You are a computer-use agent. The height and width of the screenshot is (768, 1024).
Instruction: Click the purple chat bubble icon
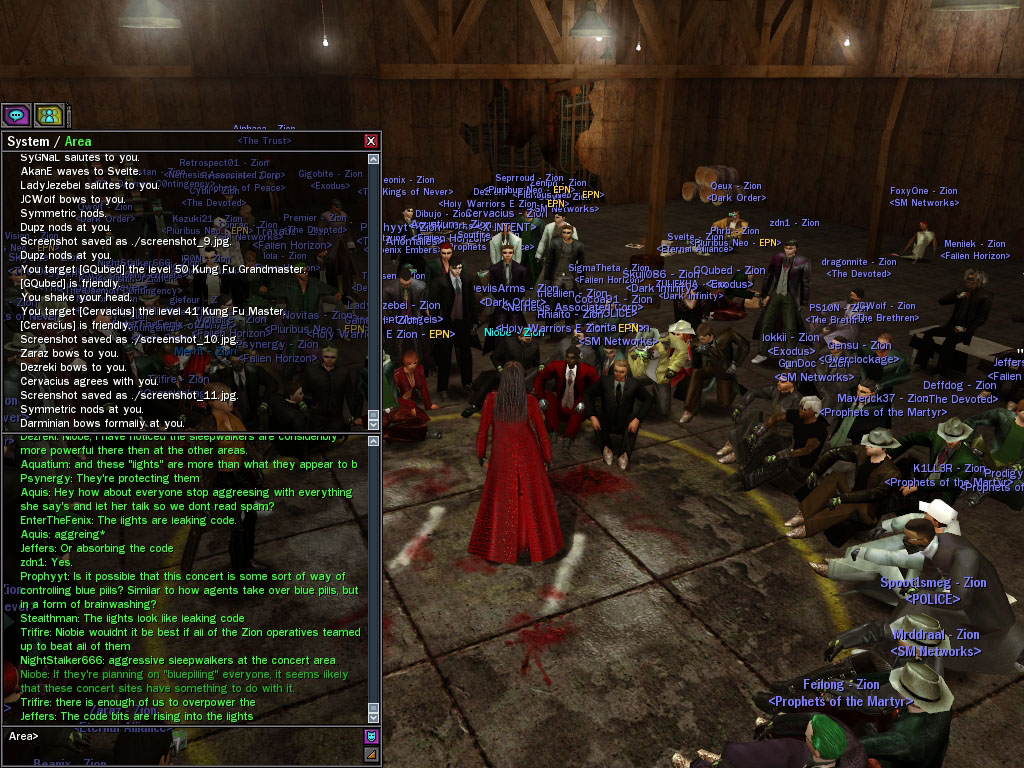[16, 115]
